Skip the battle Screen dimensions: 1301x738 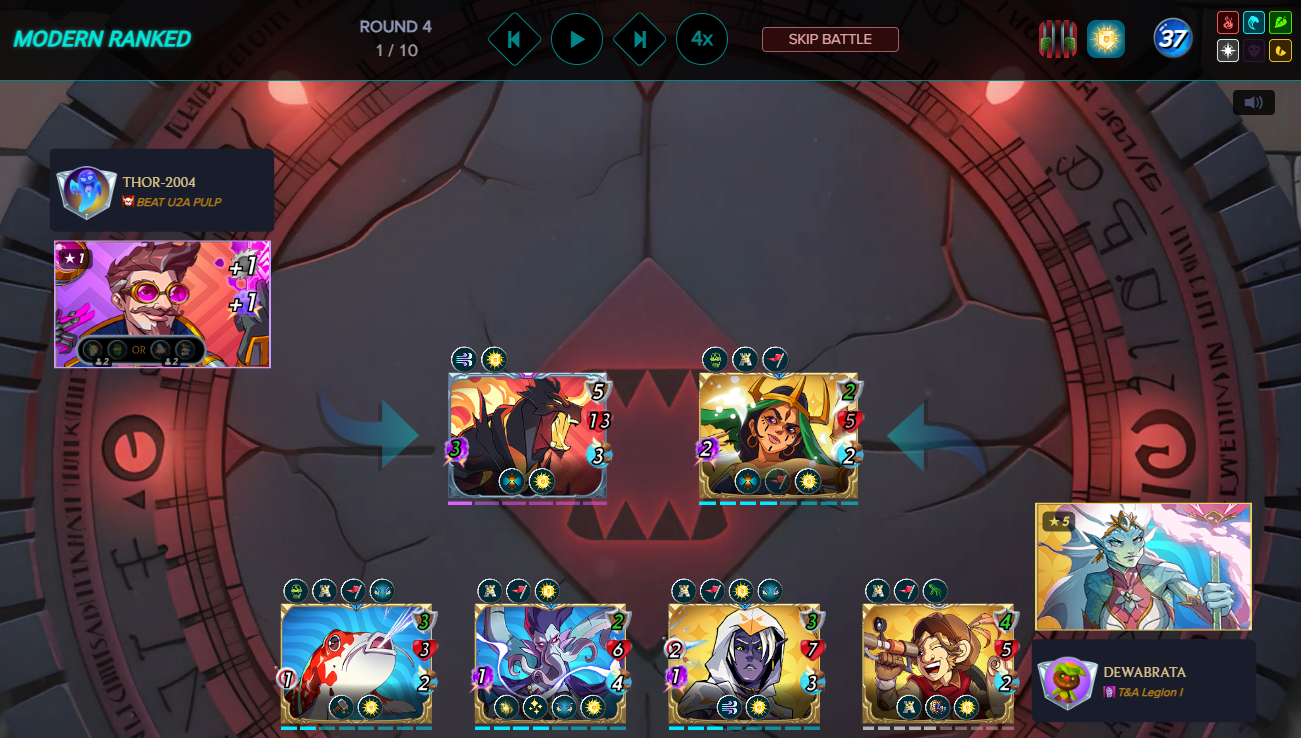point(830,39)
